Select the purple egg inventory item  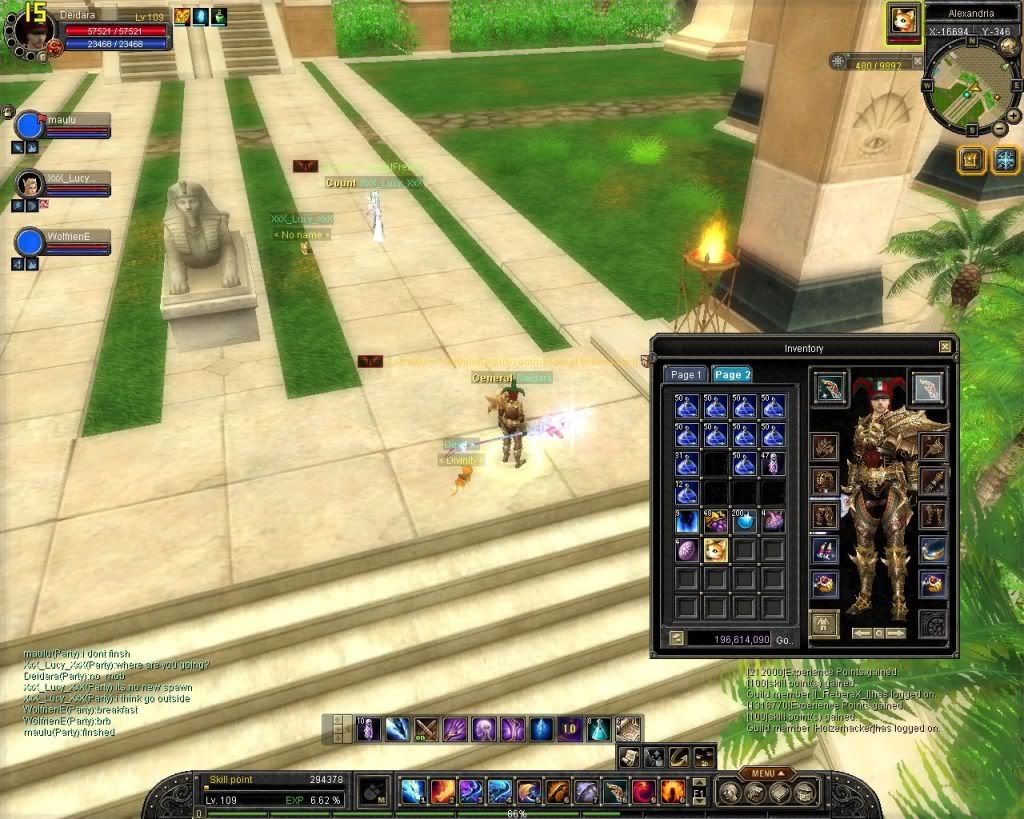pyautogui.click(x=687, y=550)
